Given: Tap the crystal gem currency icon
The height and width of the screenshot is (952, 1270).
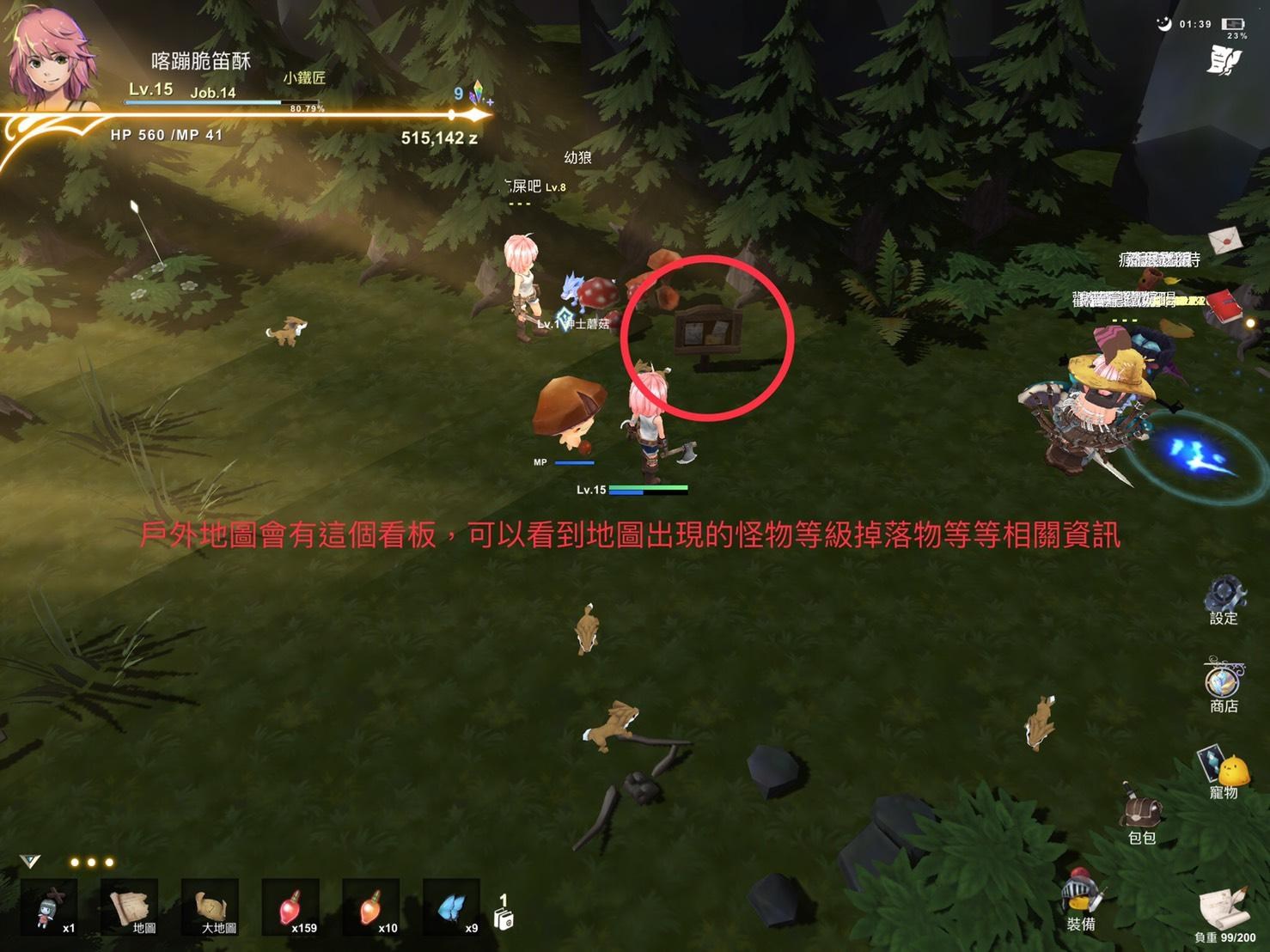Looking at the screenshot, I should point(478,95).
